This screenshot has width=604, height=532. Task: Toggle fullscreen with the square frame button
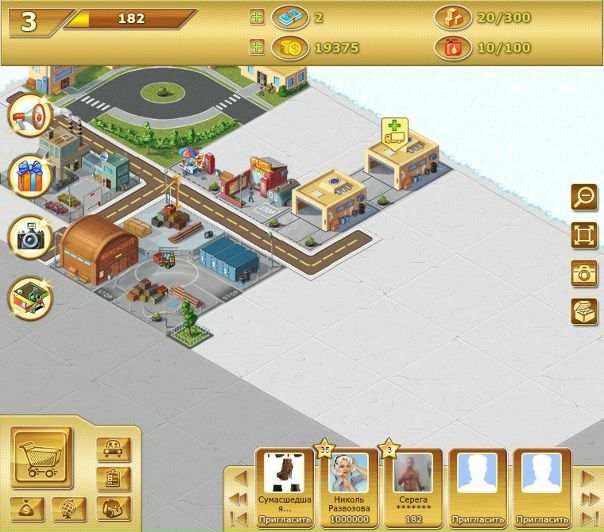(x=583, y=236)
